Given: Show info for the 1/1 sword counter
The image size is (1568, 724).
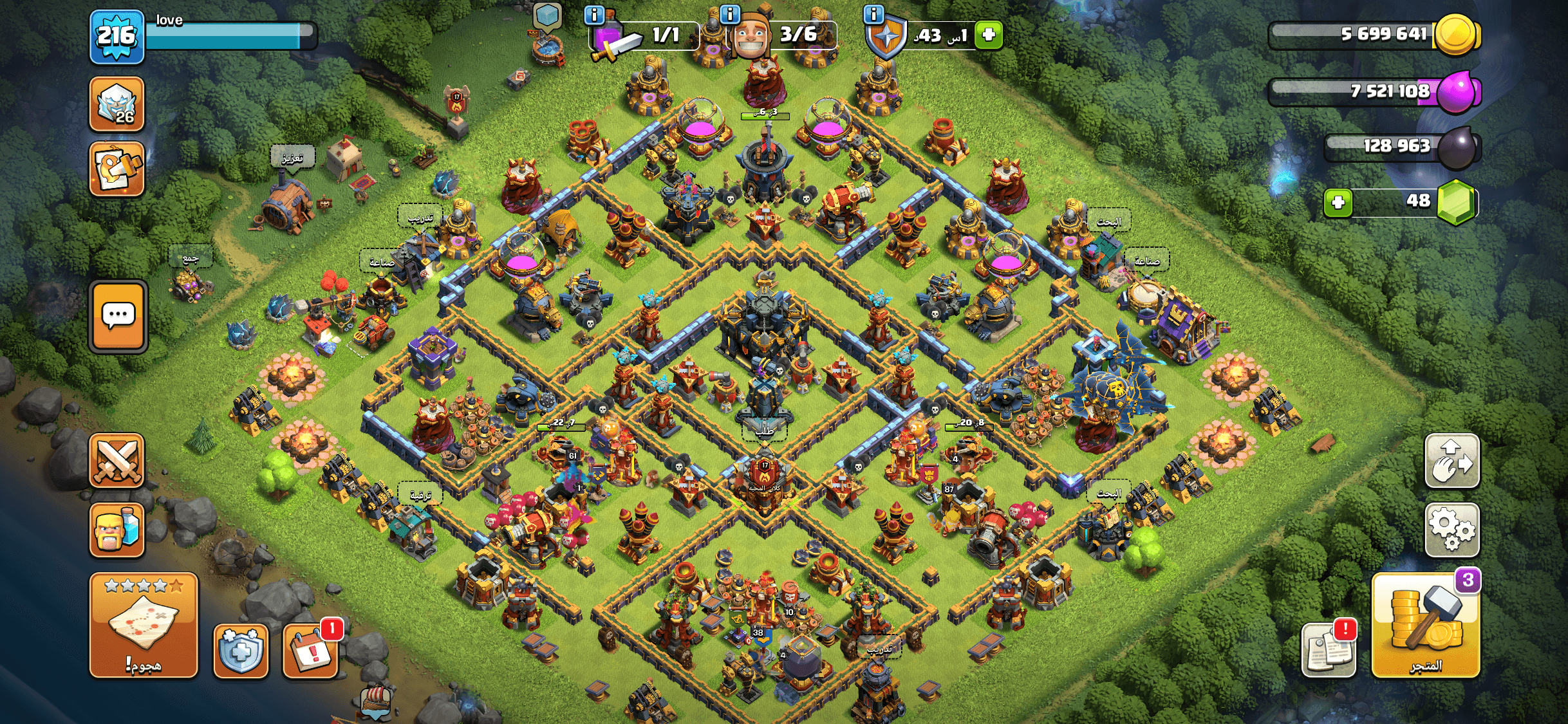Looking at the screenshot, I should [594, 14].
